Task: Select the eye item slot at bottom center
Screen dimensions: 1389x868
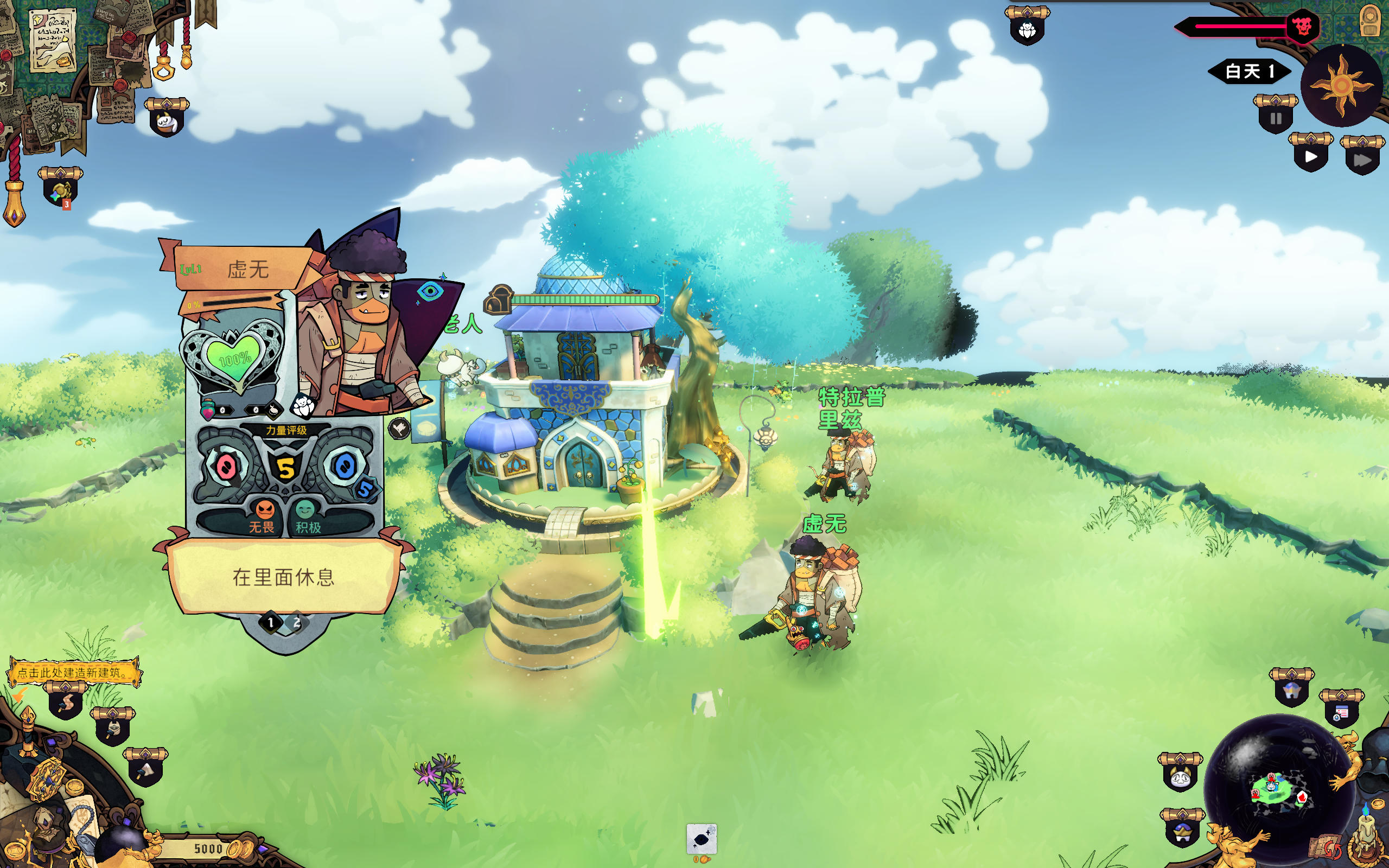Action: [702, 840]
